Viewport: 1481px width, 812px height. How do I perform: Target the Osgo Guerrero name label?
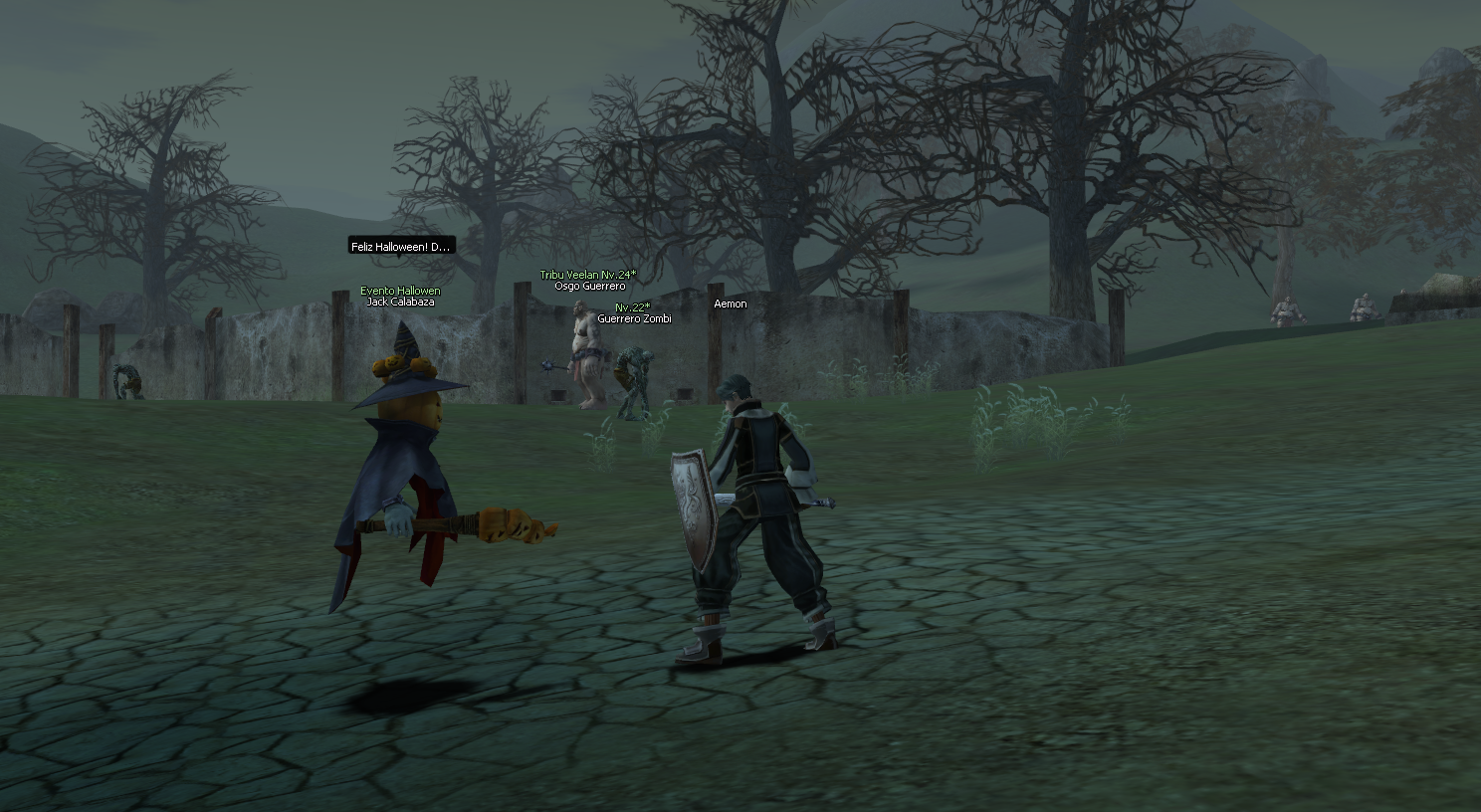pyautogui.click(x=589, y=287)
